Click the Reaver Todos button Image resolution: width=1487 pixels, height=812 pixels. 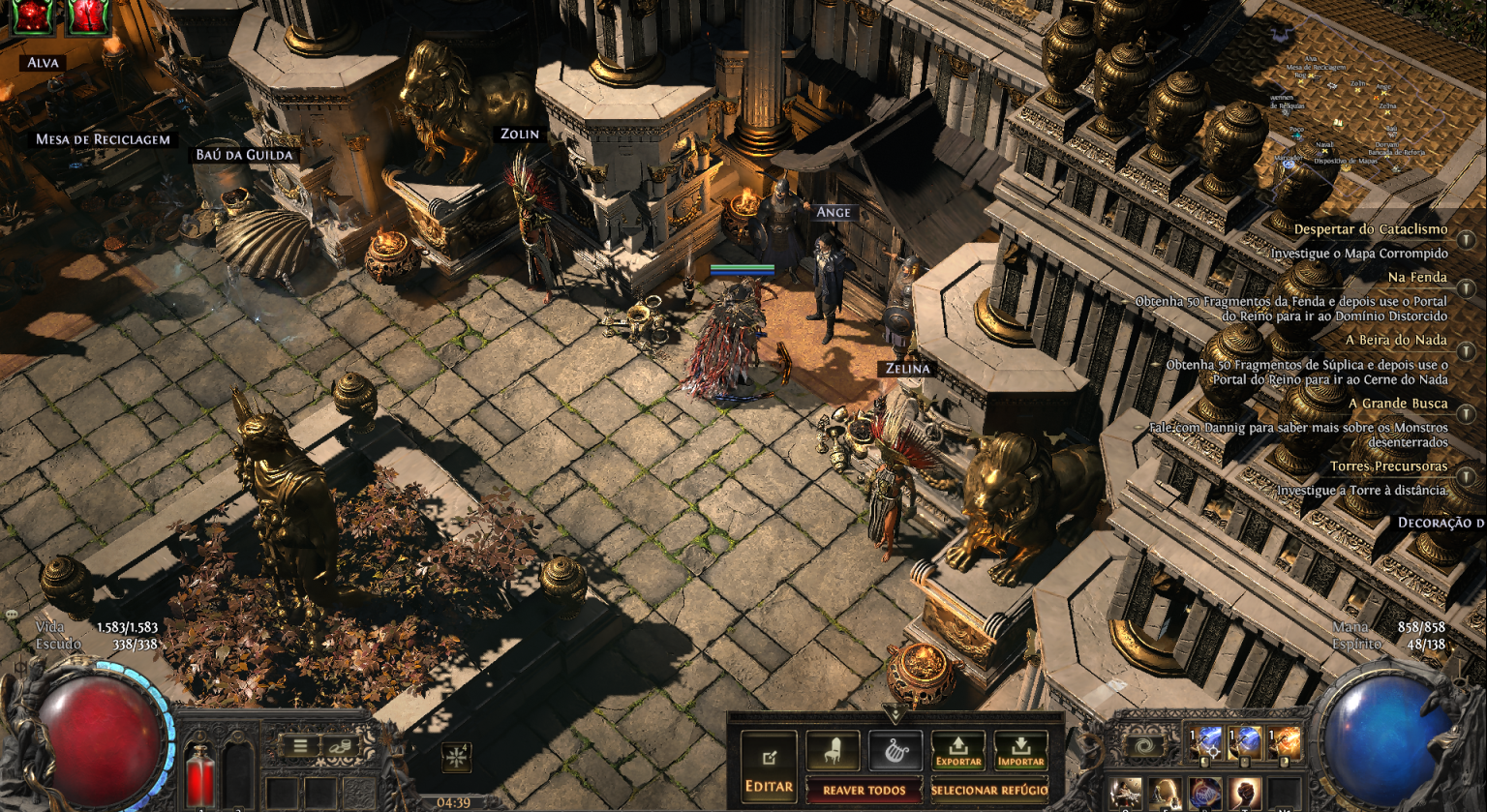tap(864, 791)
